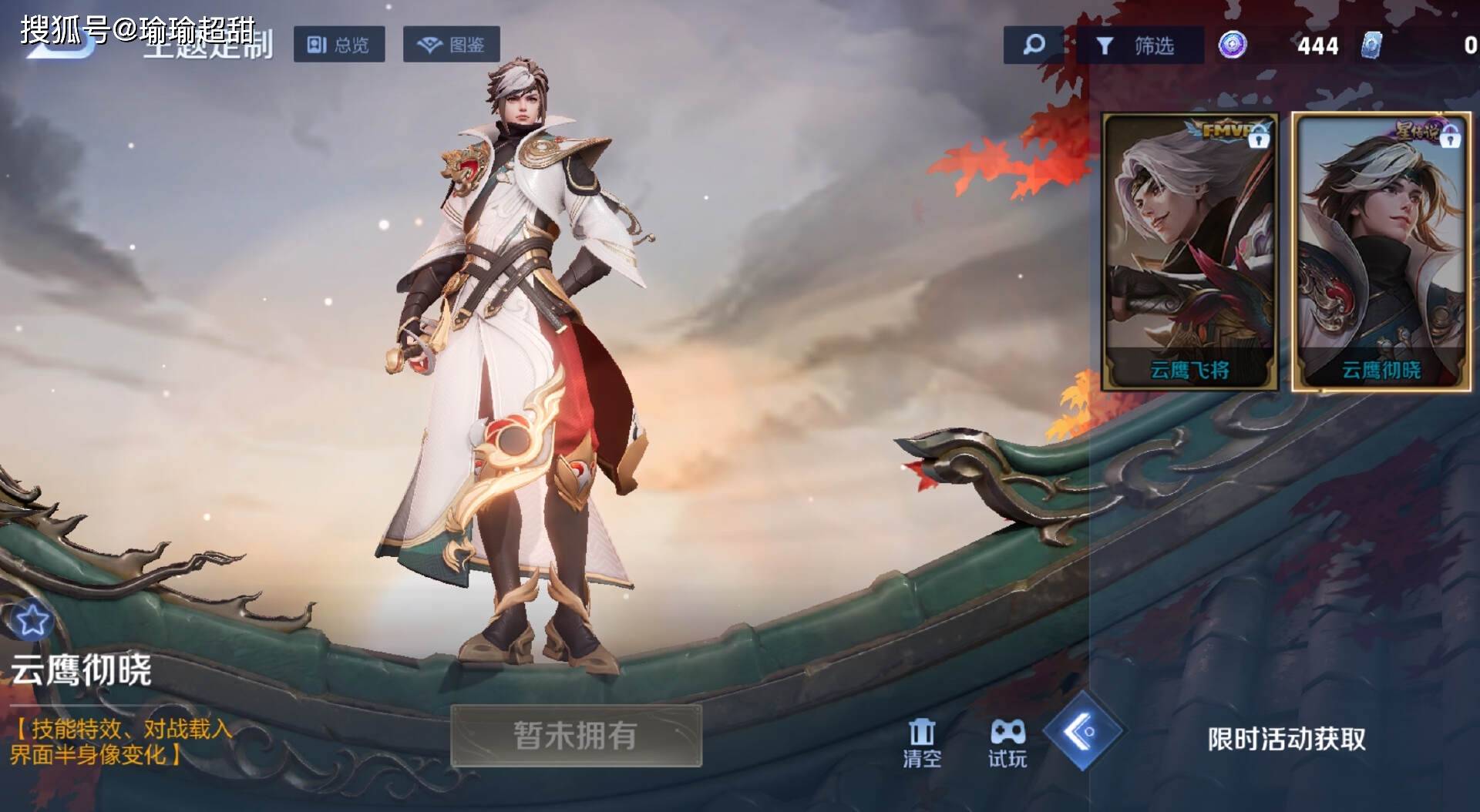The height and width of the screenshot is (812, 1480).
Task: Click the 限时活动获取 event obtain button
Action: [x=1286, y=740]
